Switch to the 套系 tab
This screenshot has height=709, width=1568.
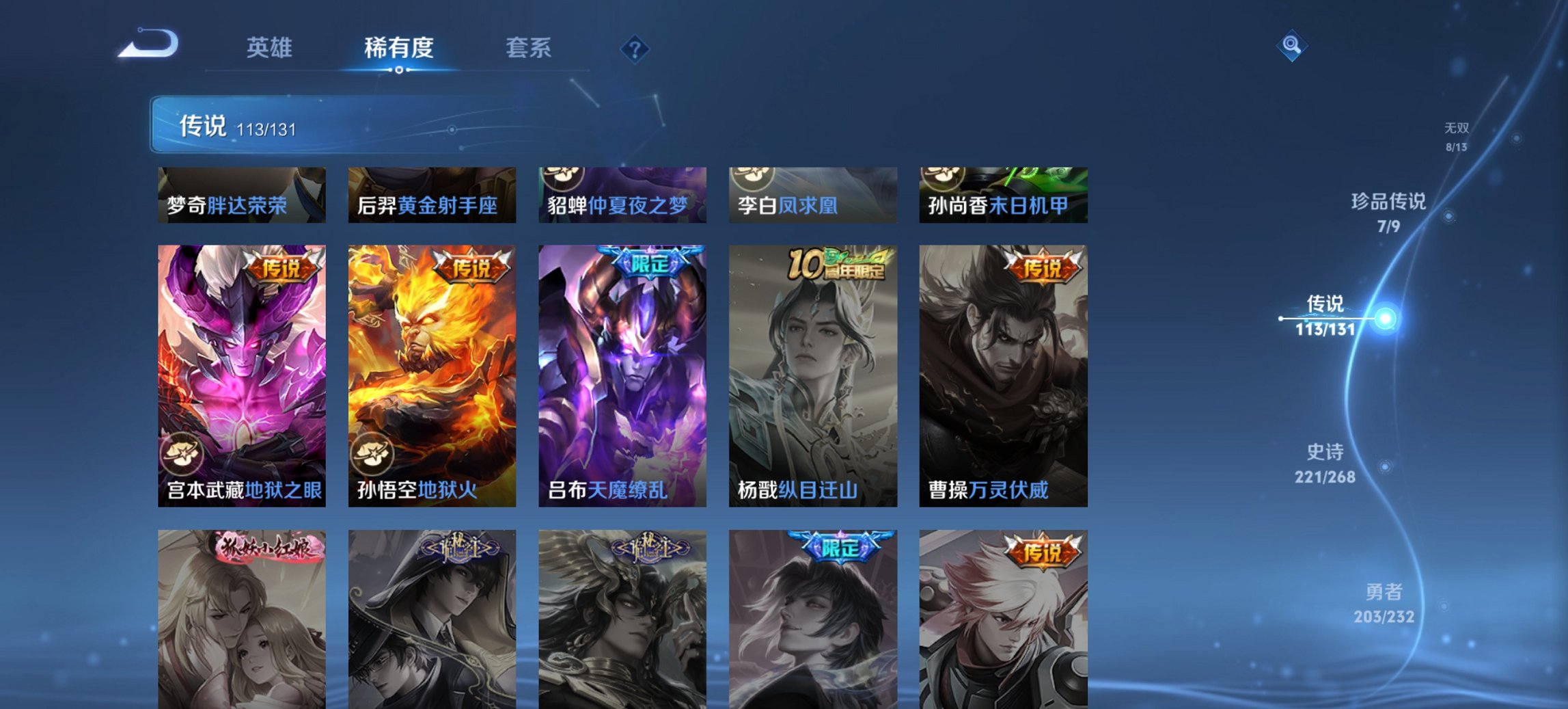pos(529,48)
